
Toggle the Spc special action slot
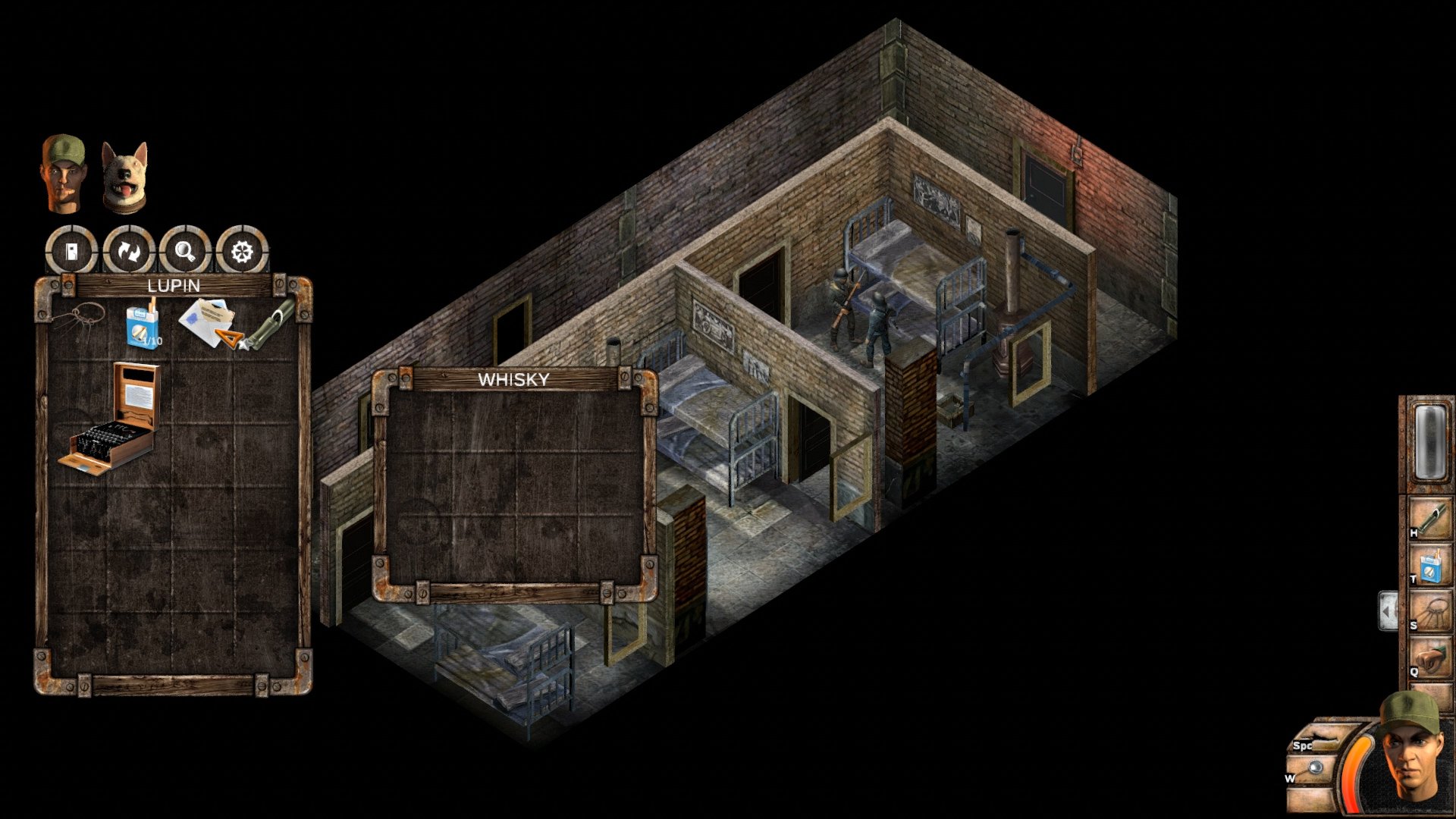pos(1324,737)
